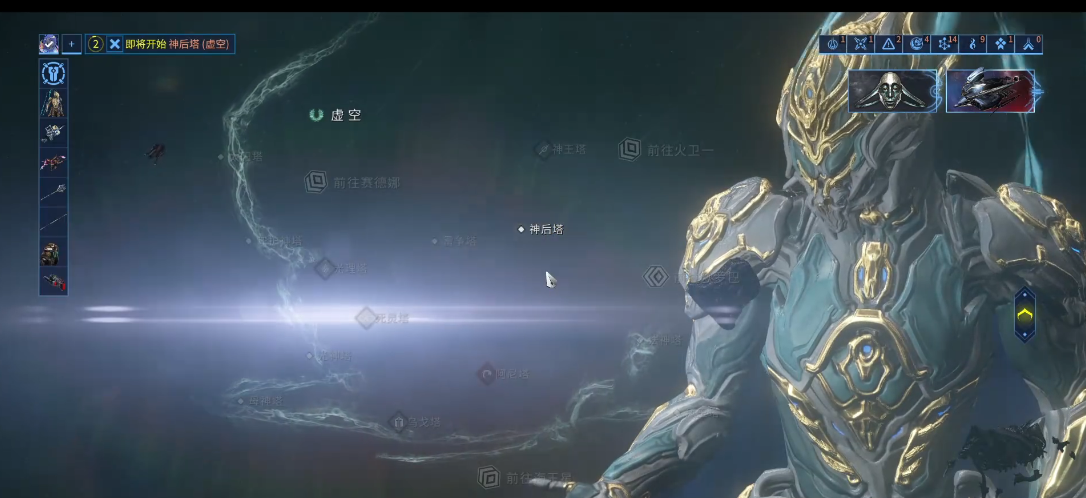1086x498 pixels.
Task: Open the sentinel companion slot with the green robot
Action: 53,254
